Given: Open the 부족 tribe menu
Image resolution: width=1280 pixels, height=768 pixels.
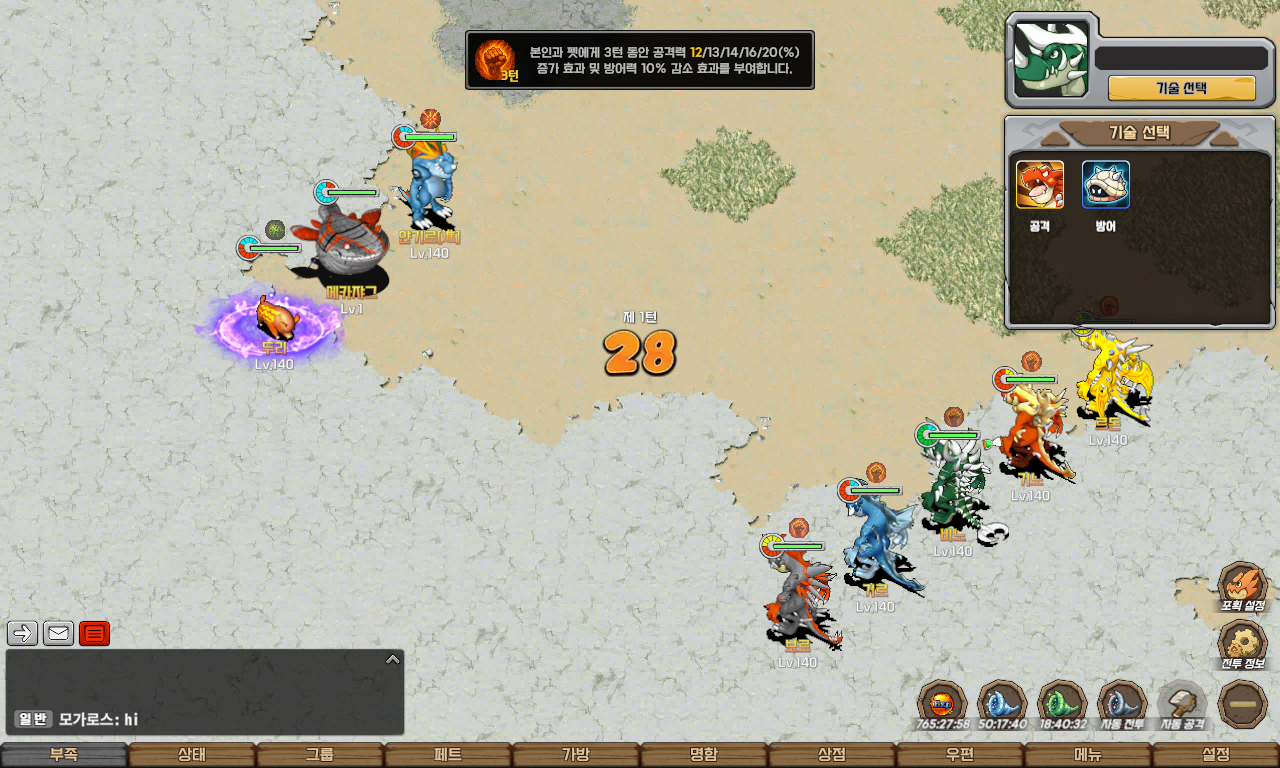Looking at the screenshot, I should pyautogui.click(x=64, y=755).
